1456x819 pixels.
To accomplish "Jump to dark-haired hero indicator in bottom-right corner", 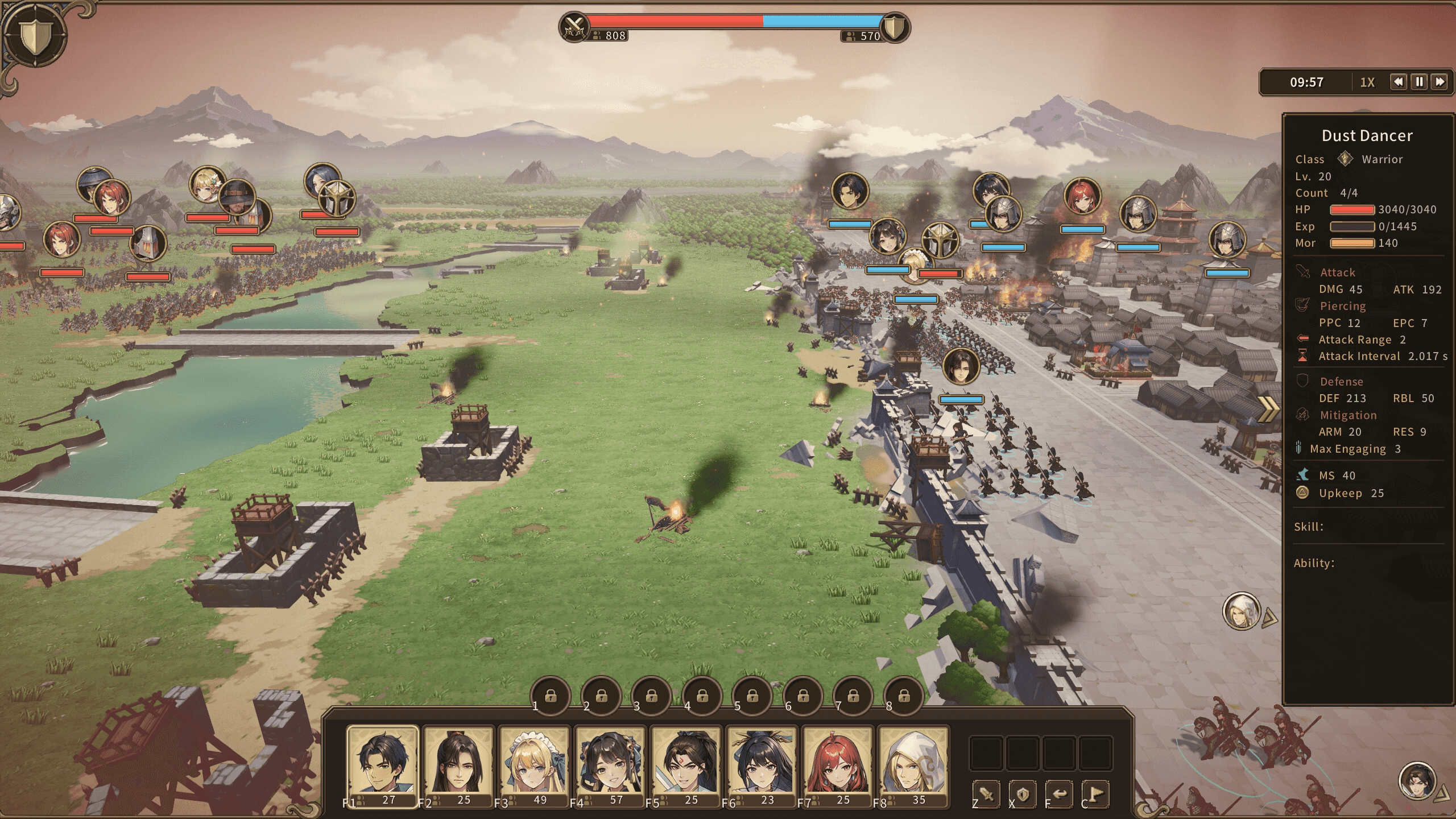I will pos(1417,781).
